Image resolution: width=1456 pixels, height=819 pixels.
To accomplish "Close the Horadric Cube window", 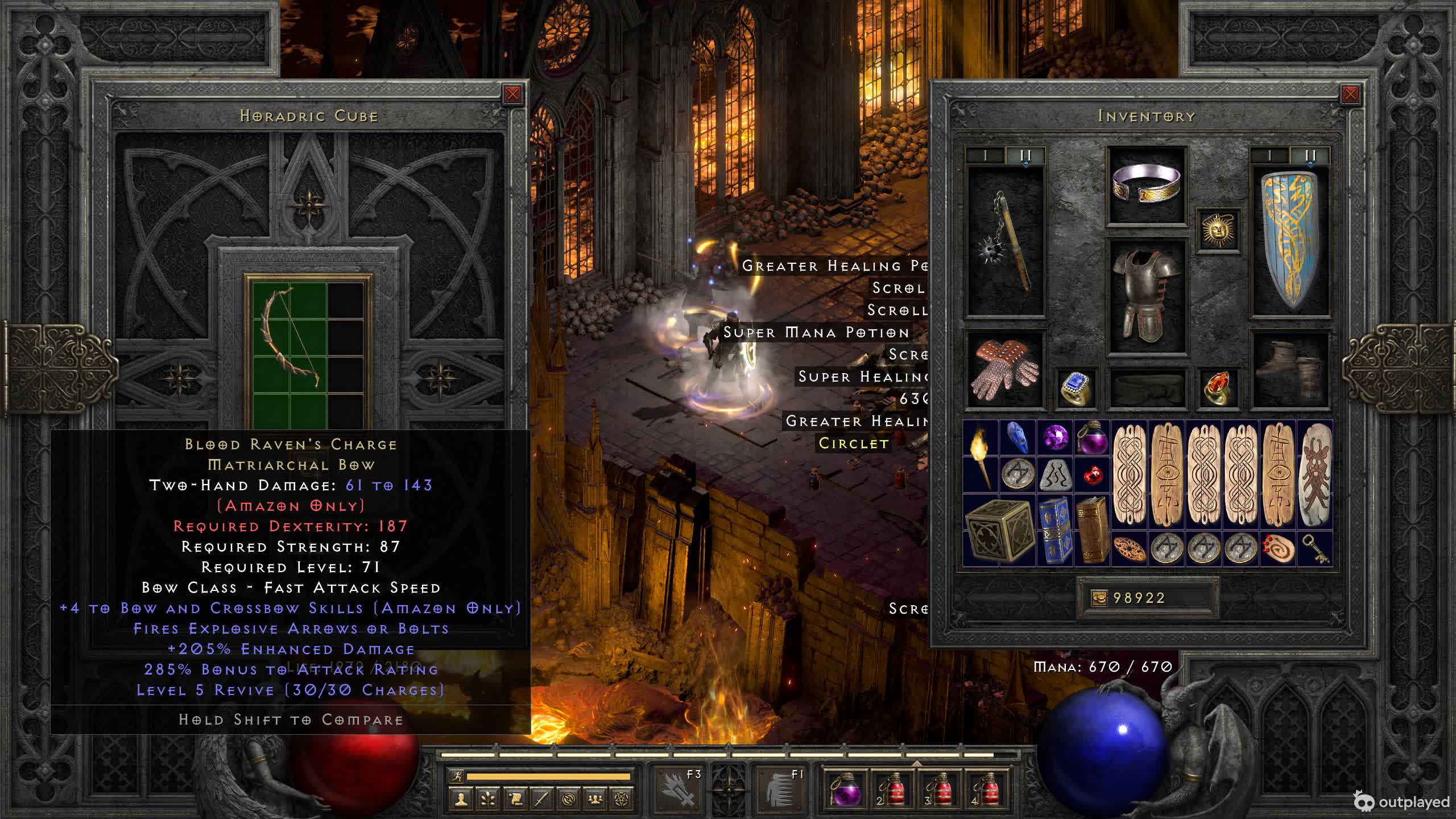I will 512,94.
